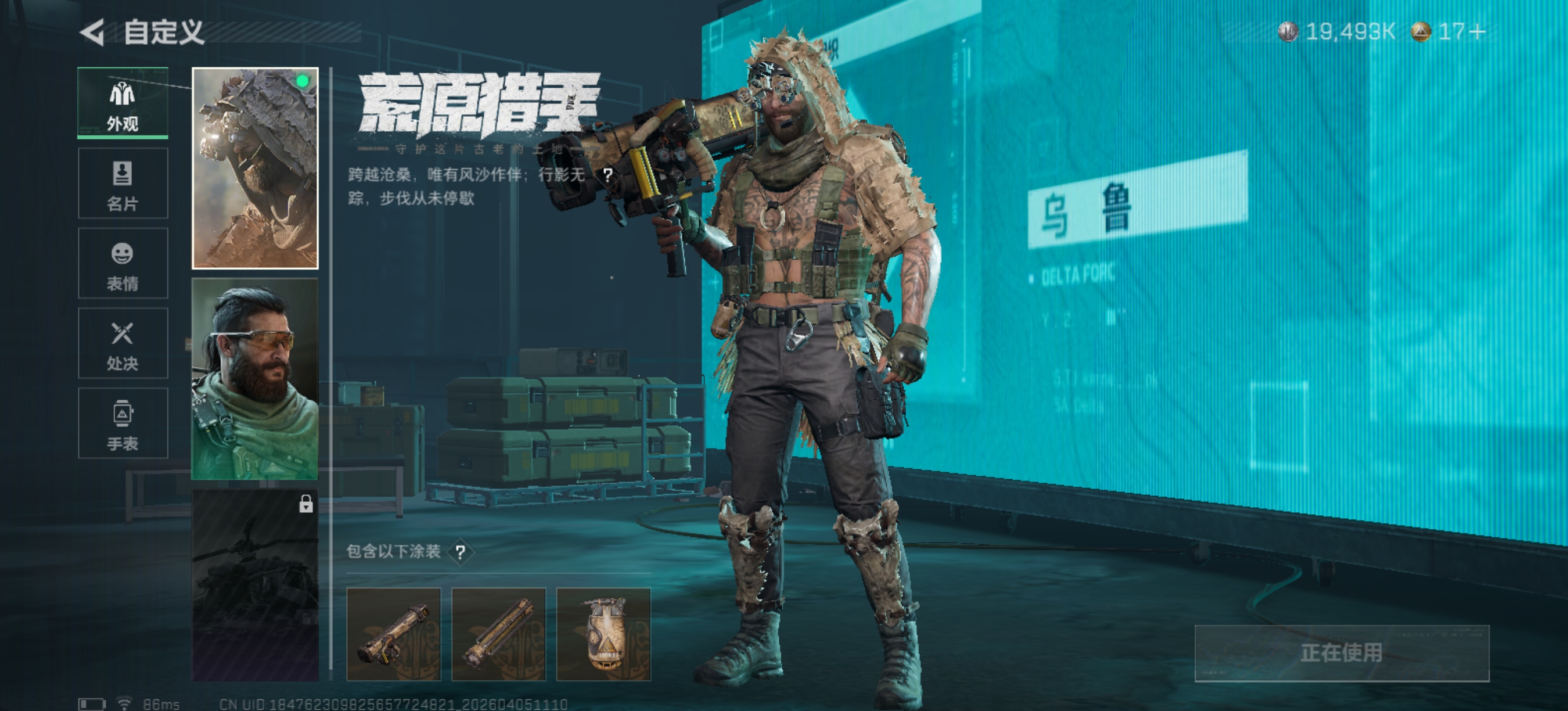
Task: Open the gold triangle currency balance
Action: coord(1449,31)
